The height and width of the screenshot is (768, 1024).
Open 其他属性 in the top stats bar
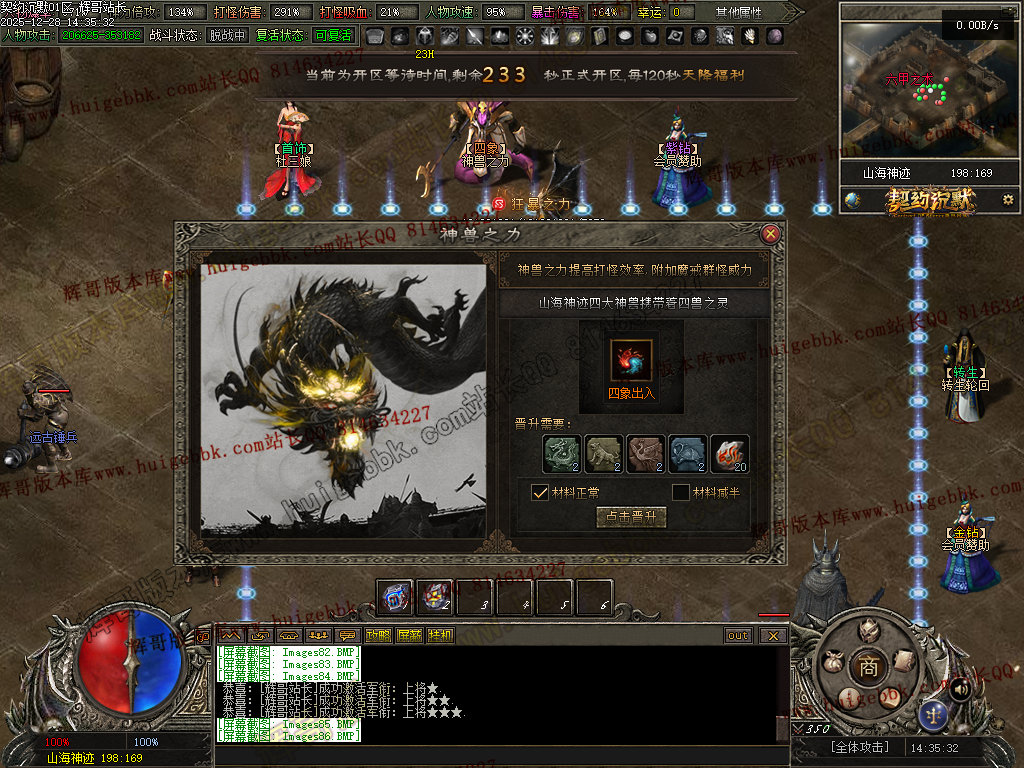(x=738, y=13)
